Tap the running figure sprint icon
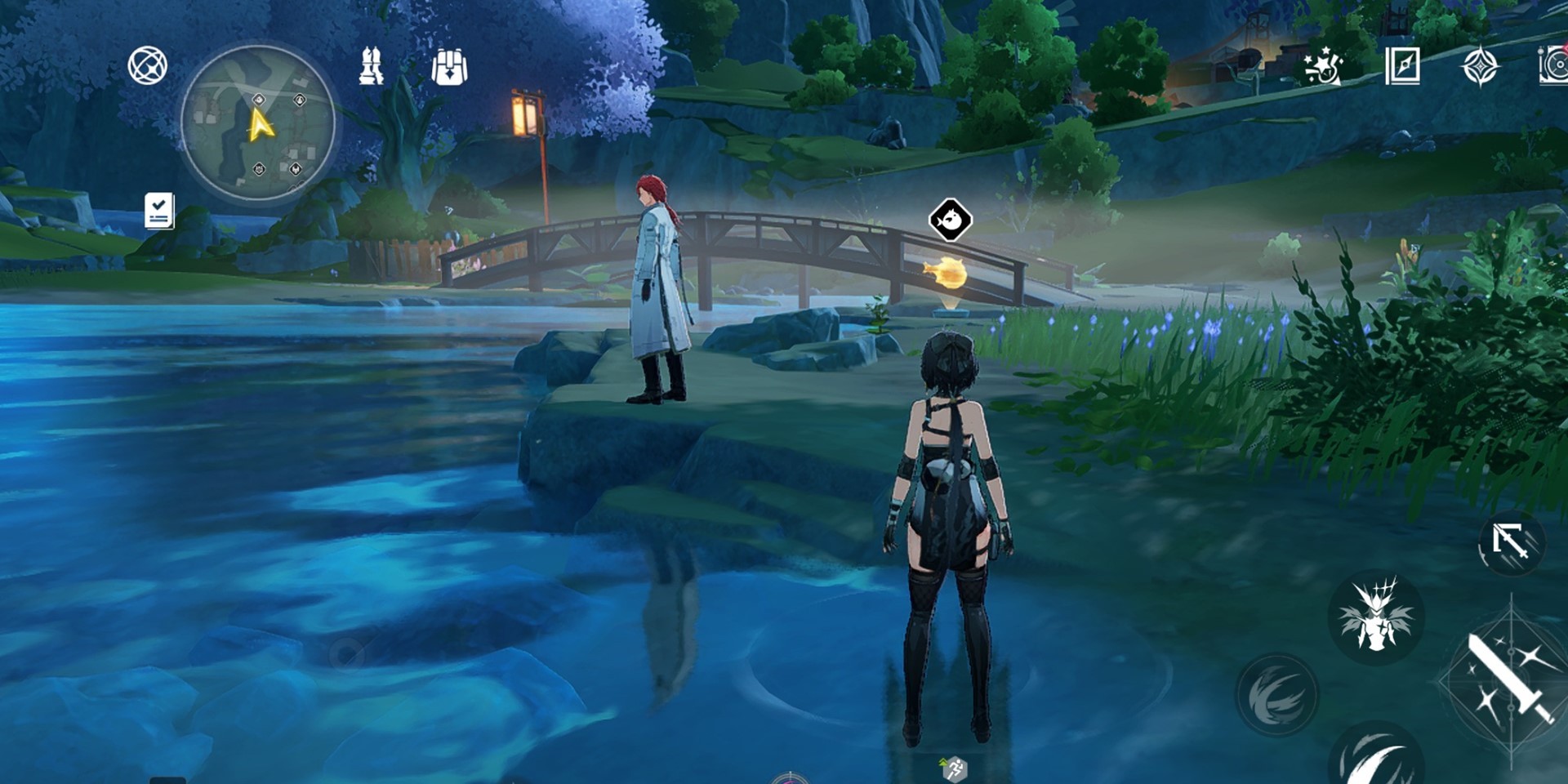The width and height of the screenshot is (1568, 784). 954,768
